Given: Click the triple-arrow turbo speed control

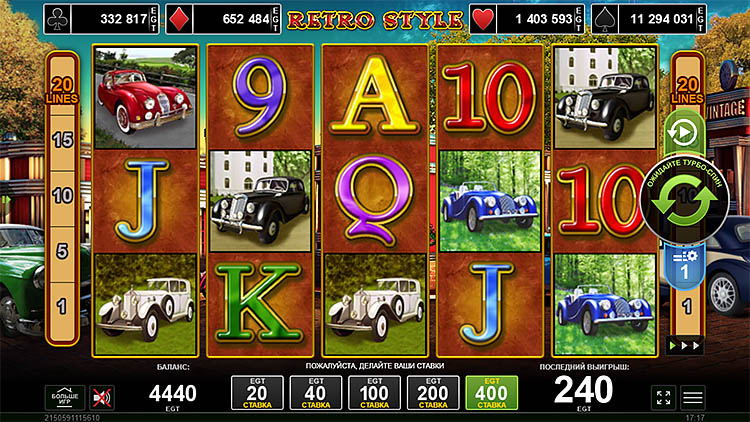Looking at the screenshot, I should [686, 345].
